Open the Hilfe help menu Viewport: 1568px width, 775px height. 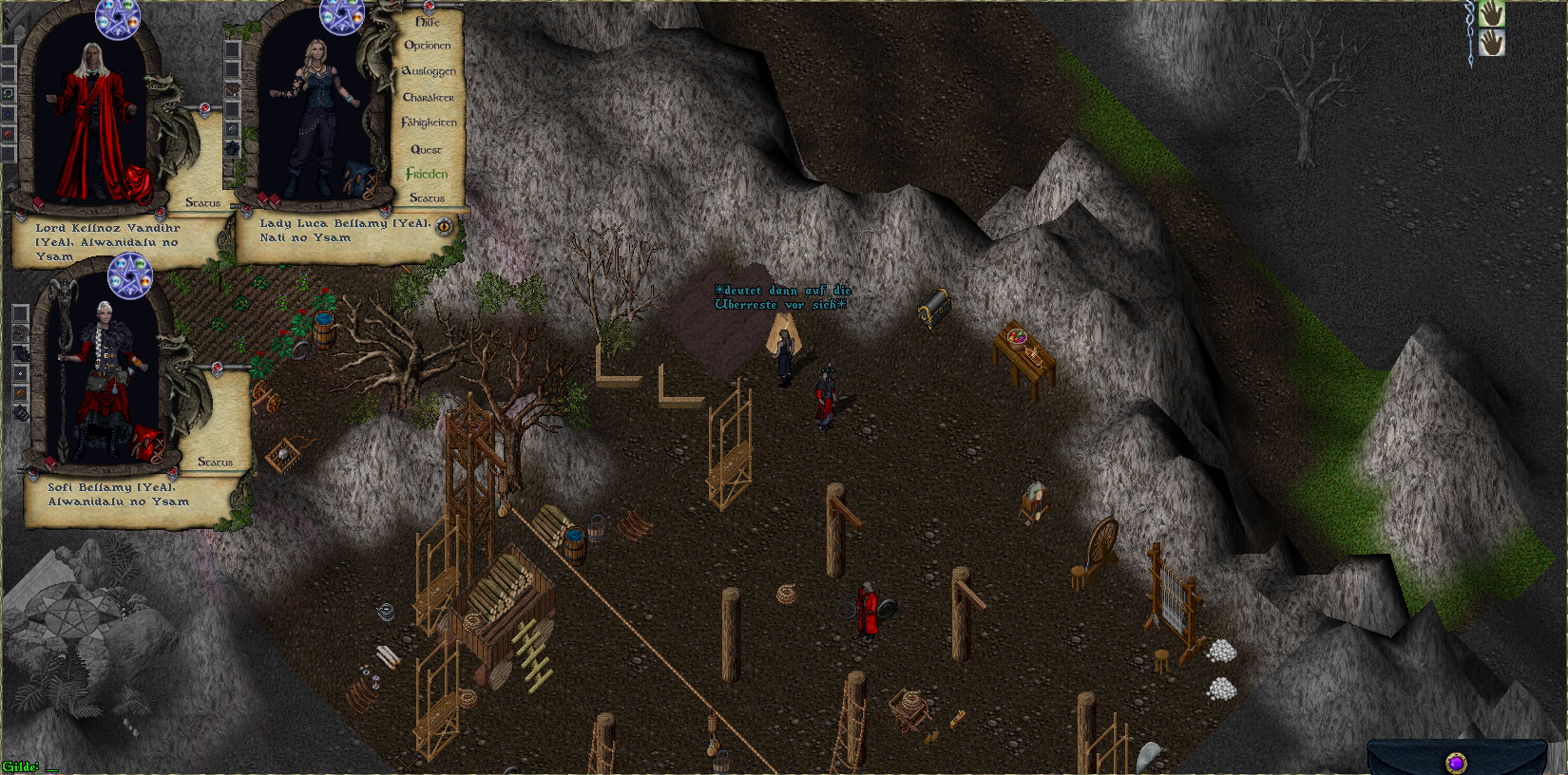[x=428, y=21]
